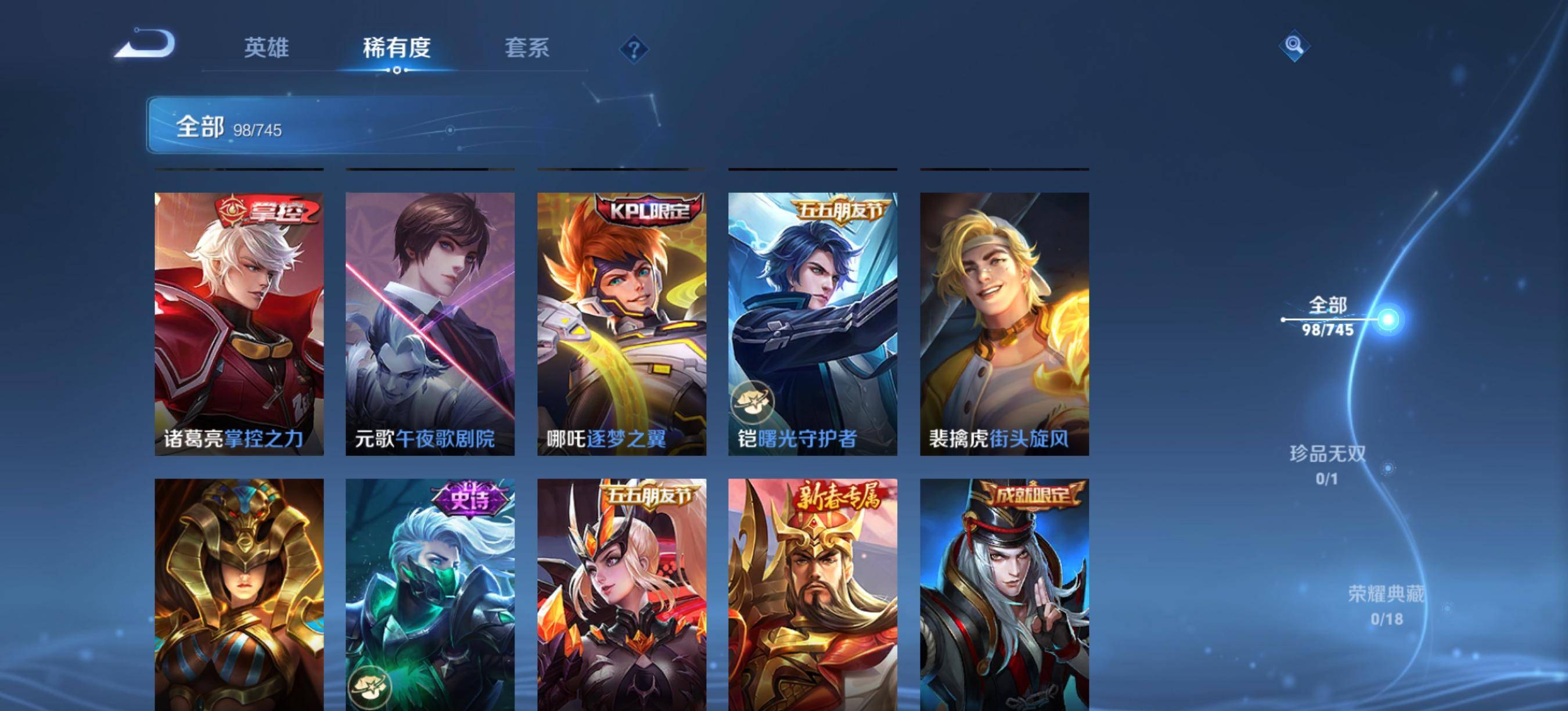Viewport: 1568px width, 711px height.
Task: Select the 元歌 午夜歌剧院 skin card
Action: click(430, 324)
